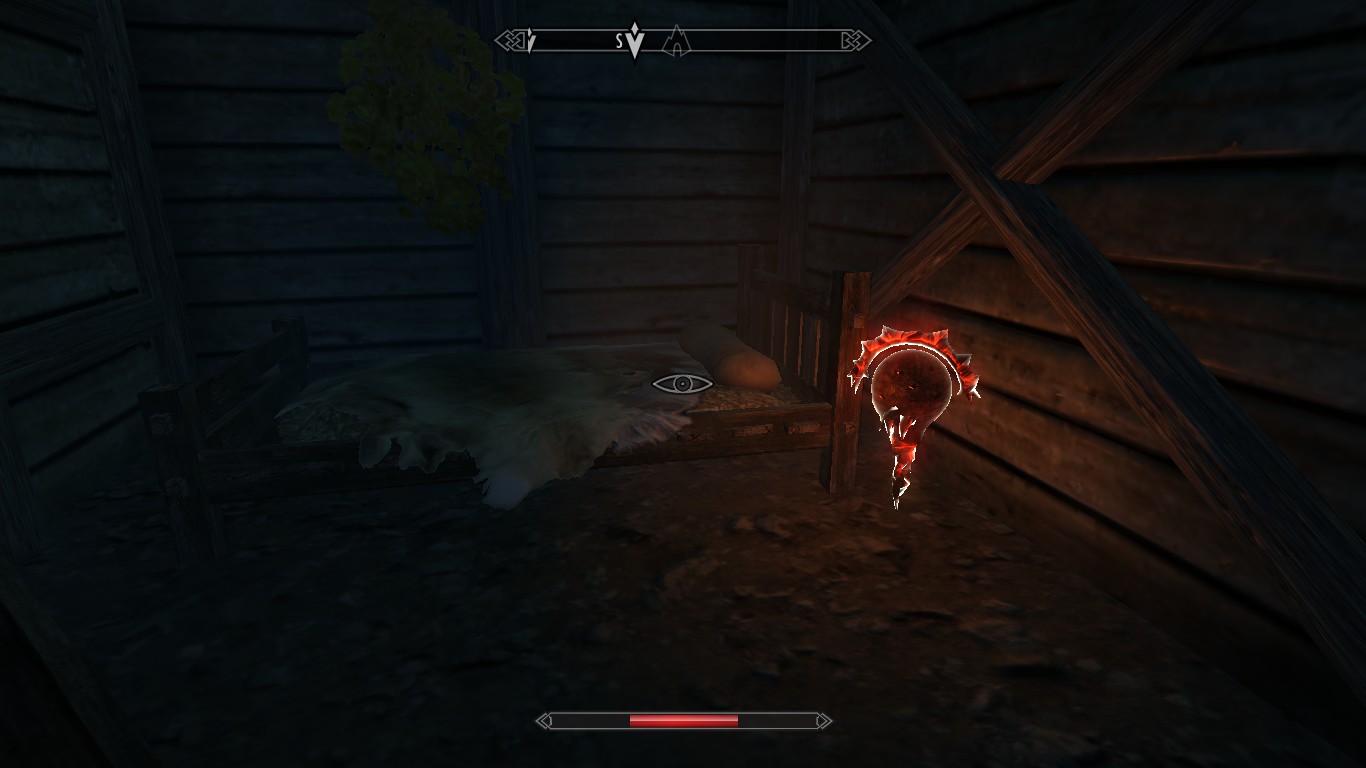
Task: Select the quest arrow marker beside the S
Action: tap(635, 43)
